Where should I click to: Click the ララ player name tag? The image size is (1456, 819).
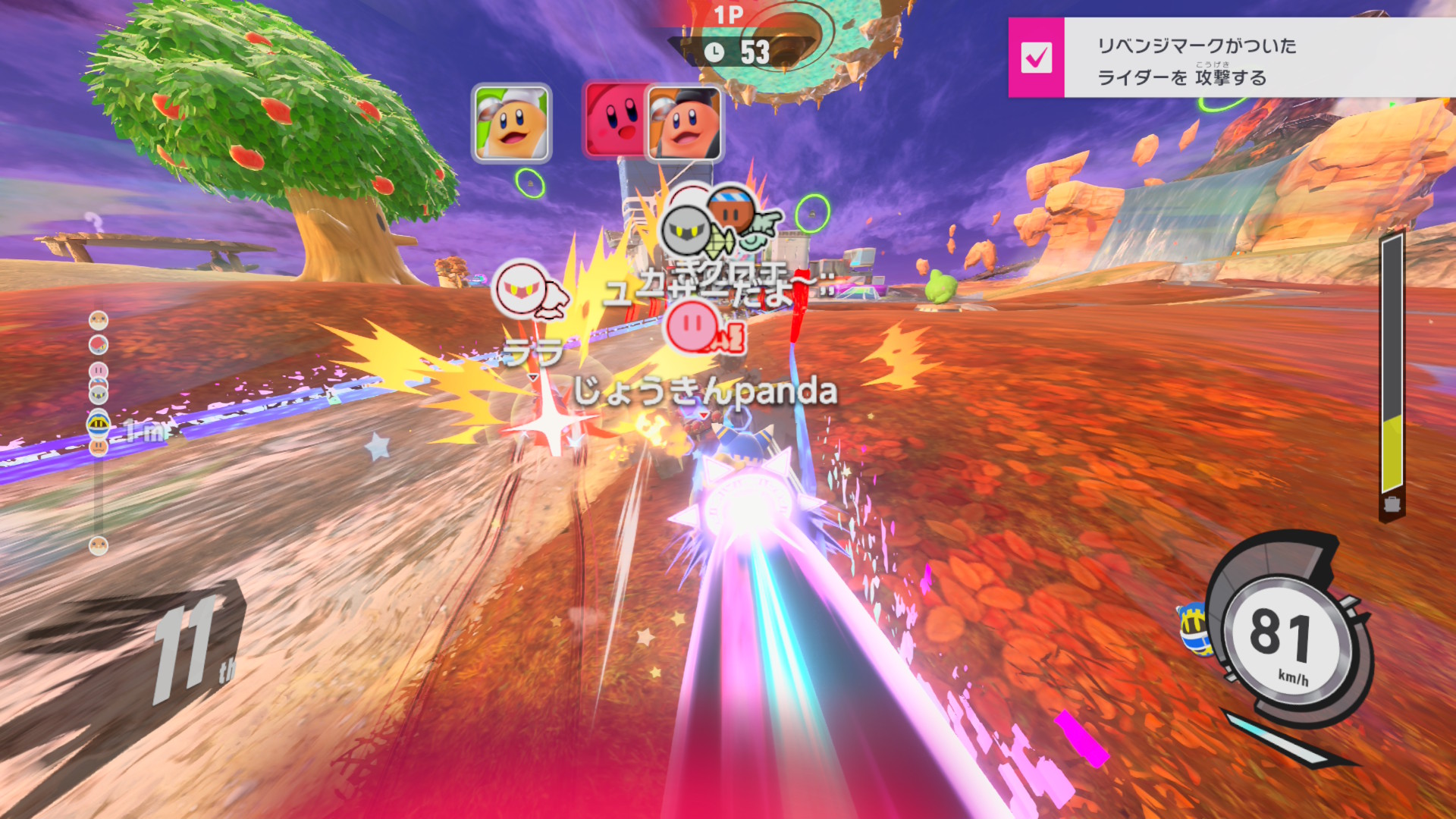(534, 353)
